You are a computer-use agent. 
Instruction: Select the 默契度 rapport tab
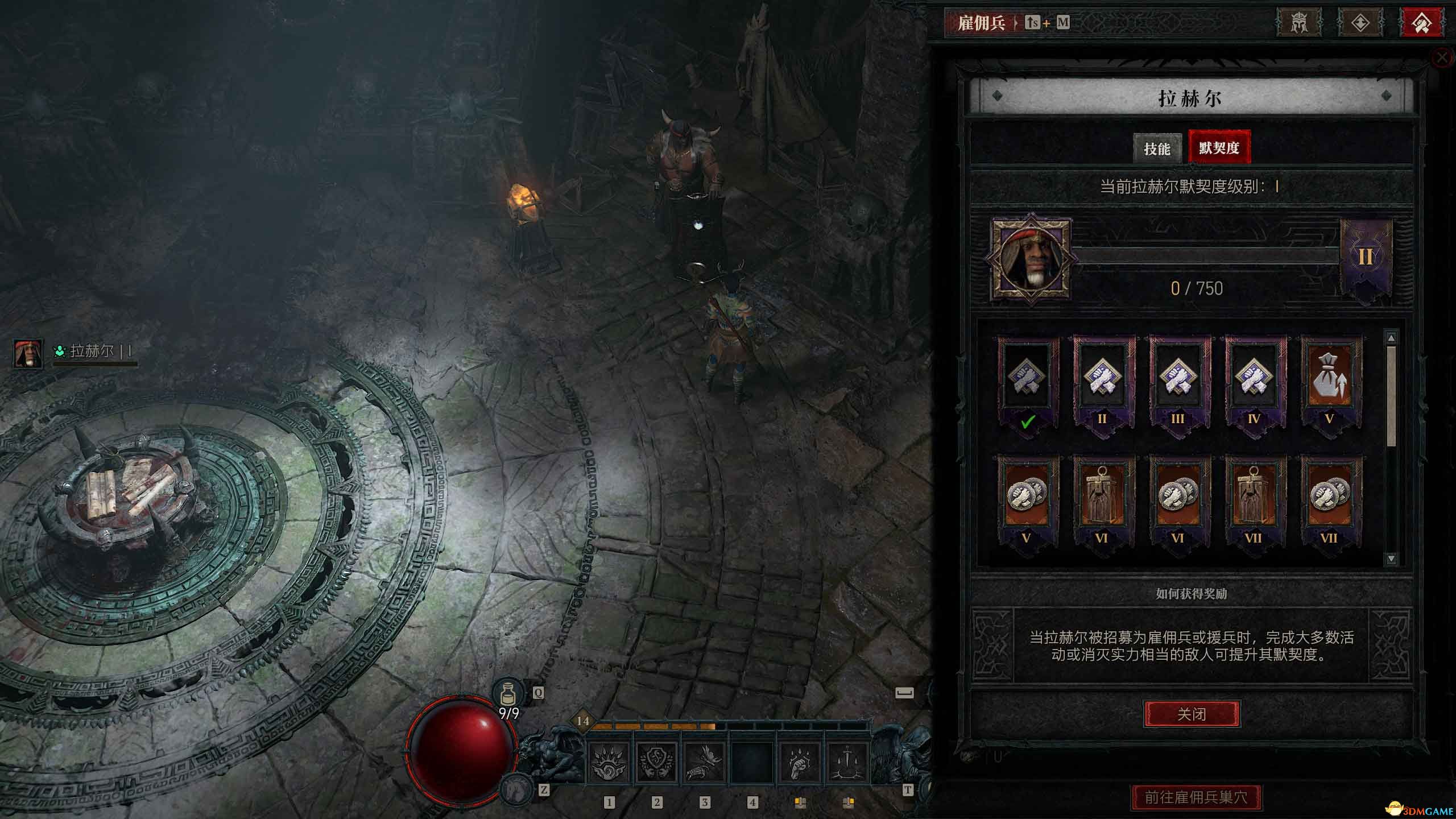point(1219,148)
